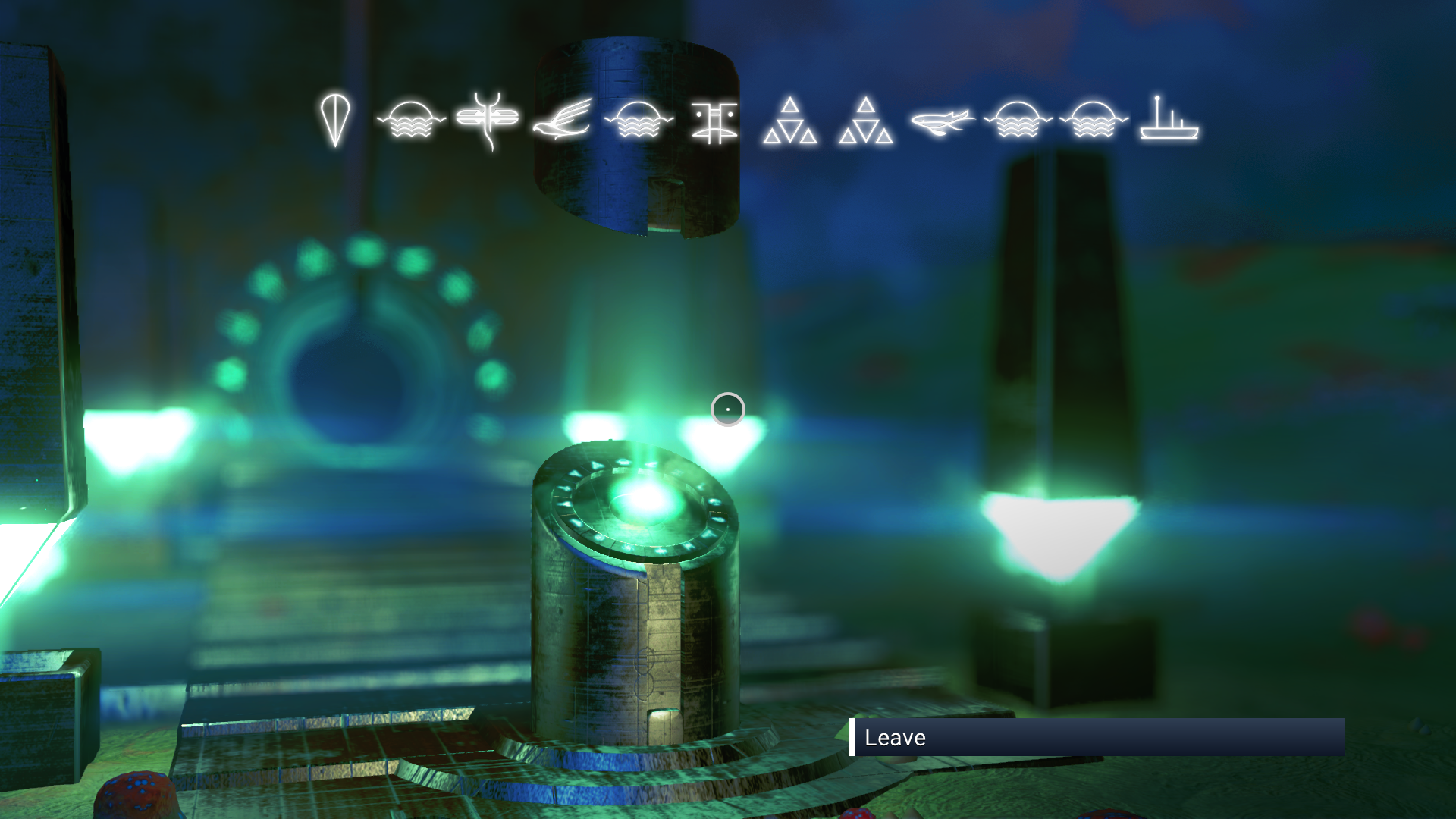Screen dimensions: 1456x819
Task: Click the Whale glyph in the sequence
Action: click(943, 121)
